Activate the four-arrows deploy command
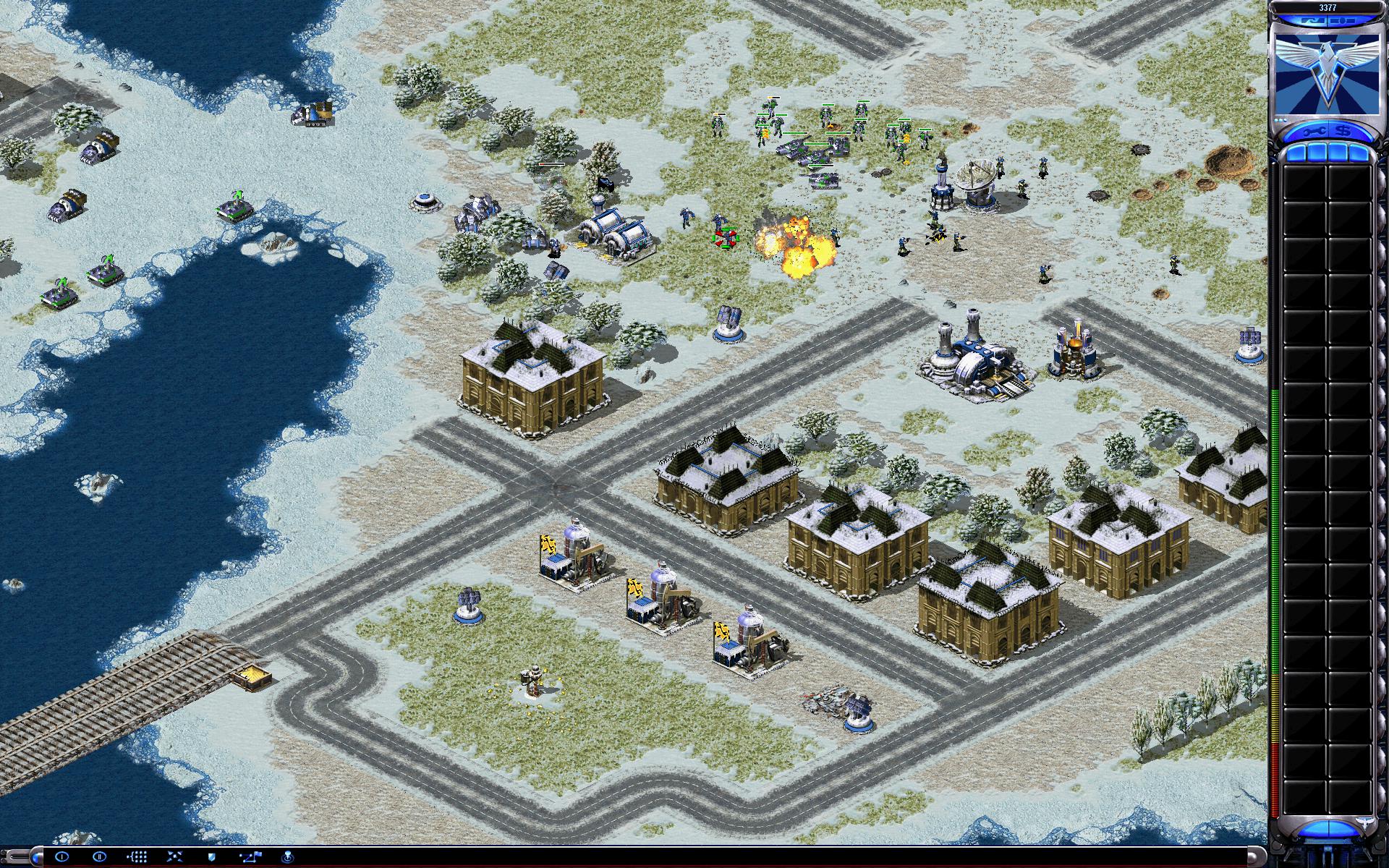Screen dimensions: 1389x868 coord(174,856)
